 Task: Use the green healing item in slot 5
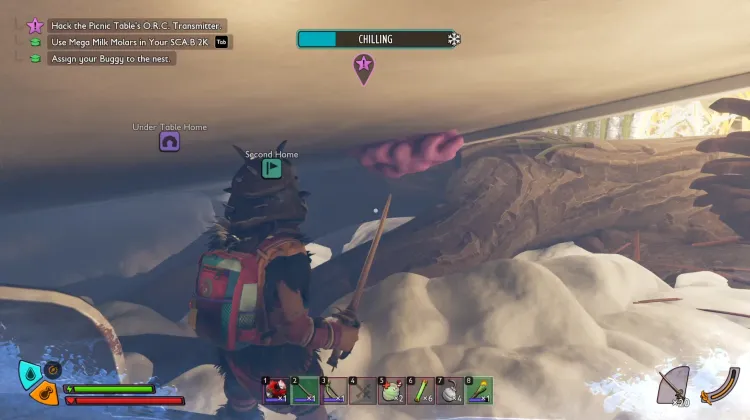[390, 390]
